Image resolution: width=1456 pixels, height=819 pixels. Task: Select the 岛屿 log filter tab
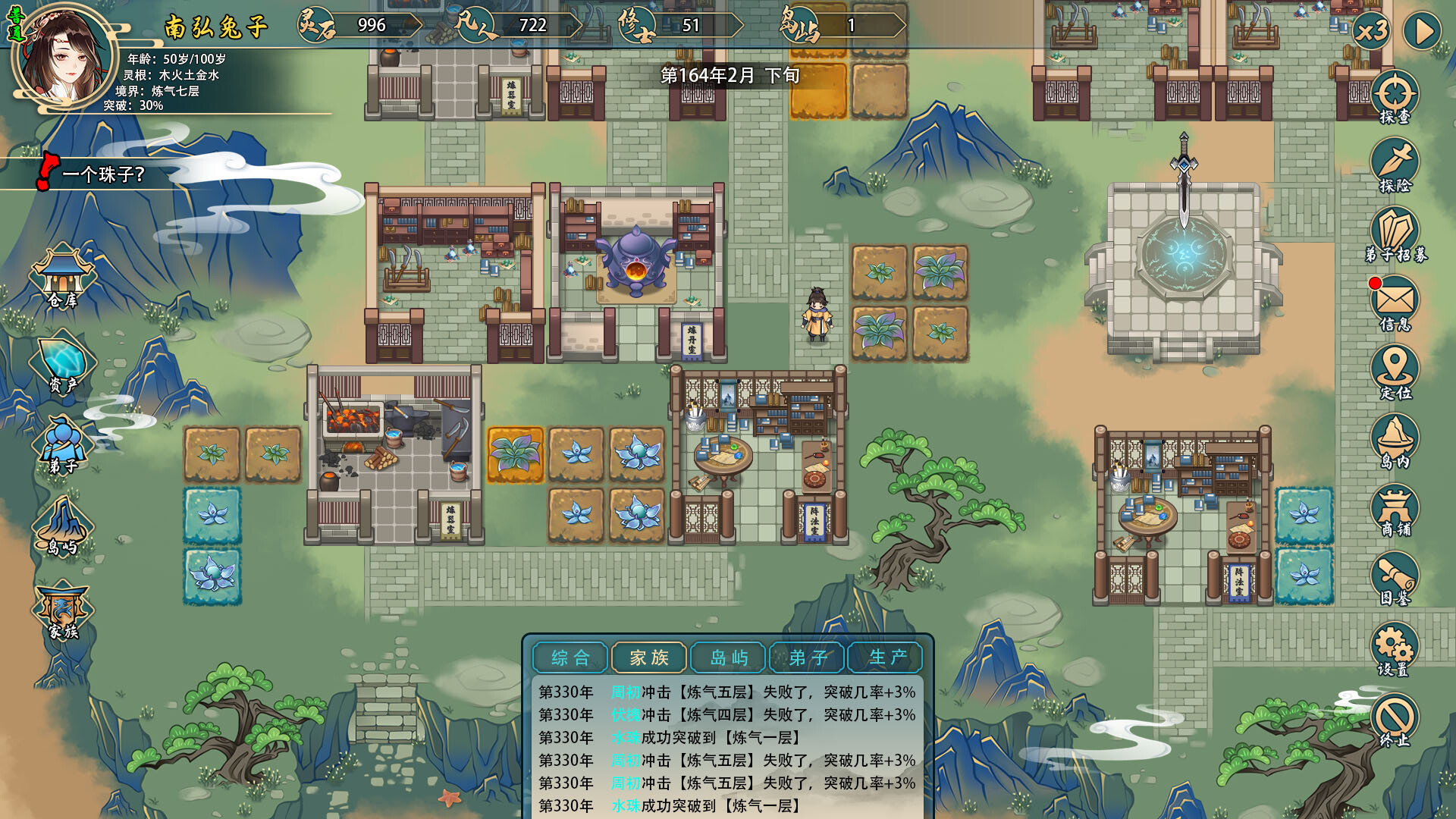(728, 657)
